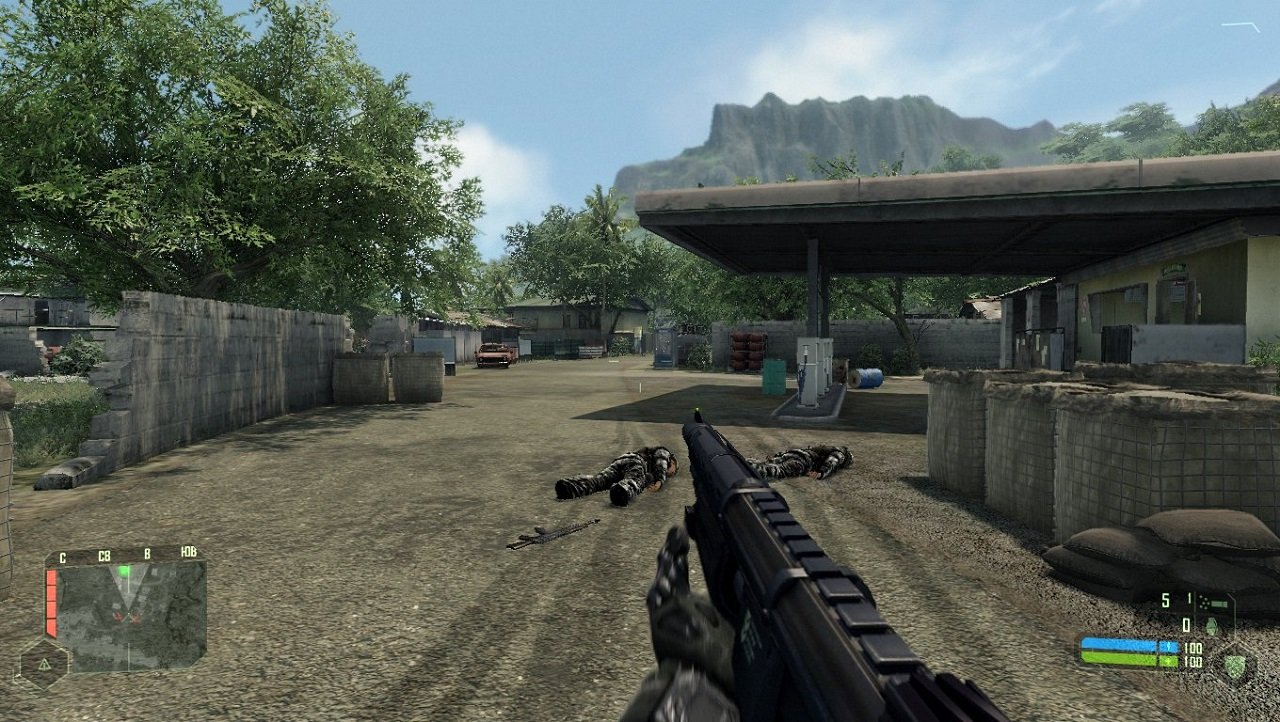Click the grenade count reading 0

1185,624
